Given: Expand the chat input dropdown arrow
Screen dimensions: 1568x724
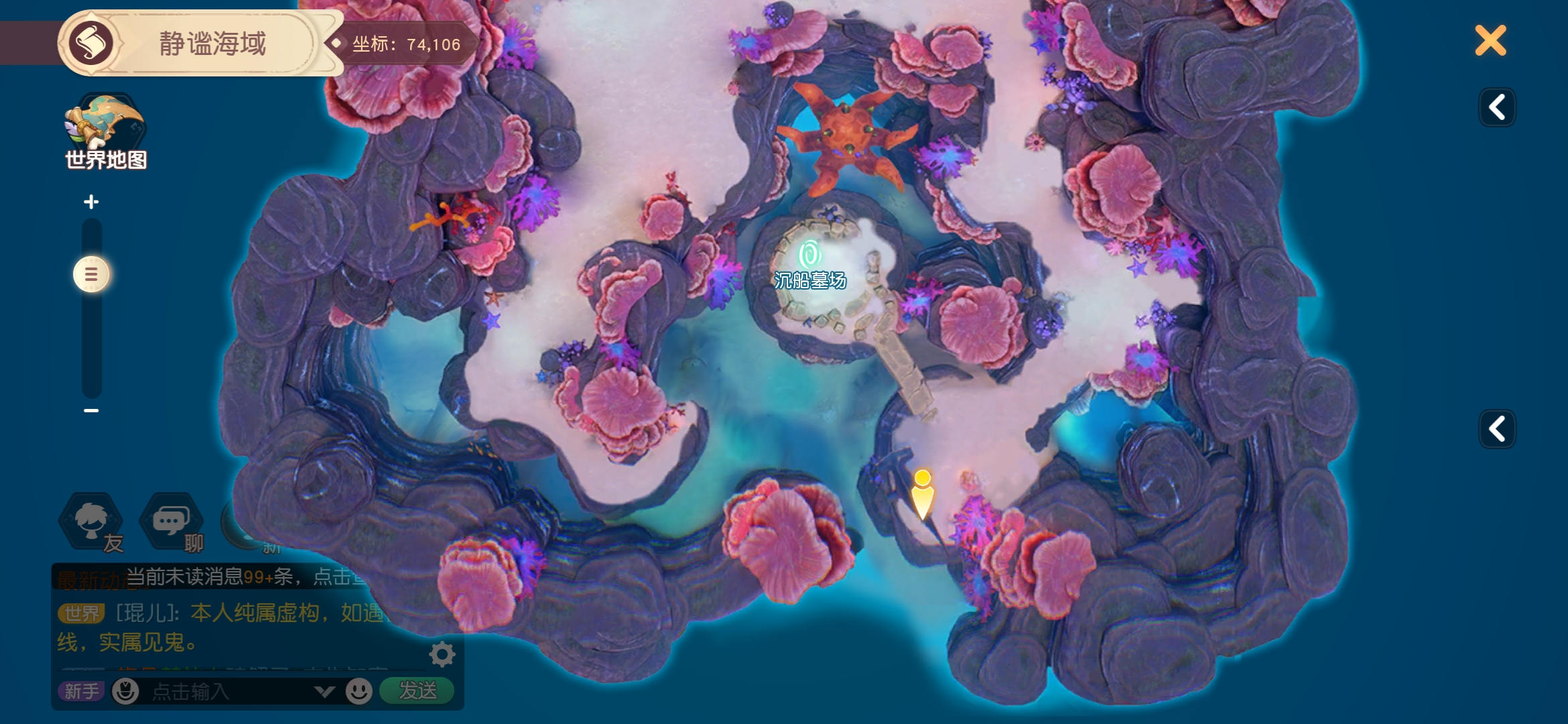Looking at the screenshot, I should (324, 691).
